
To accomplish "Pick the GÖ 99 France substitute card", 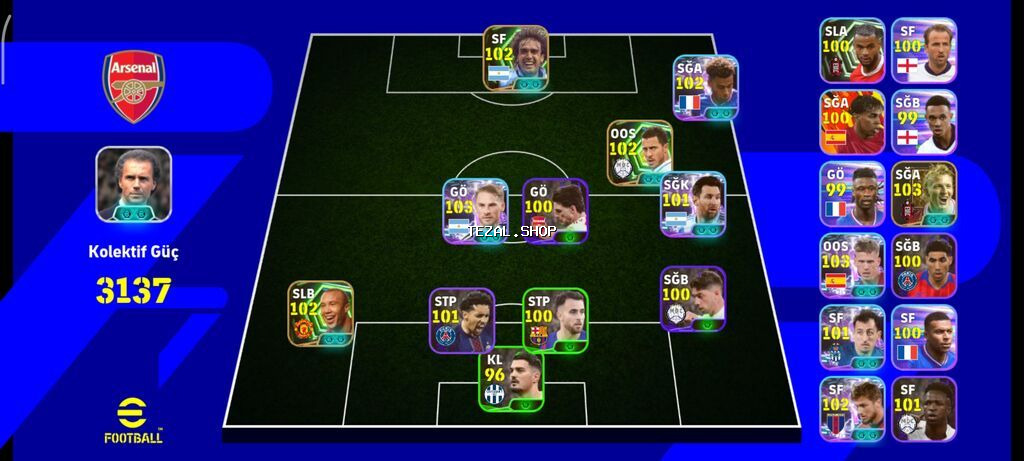I will 852,194.
